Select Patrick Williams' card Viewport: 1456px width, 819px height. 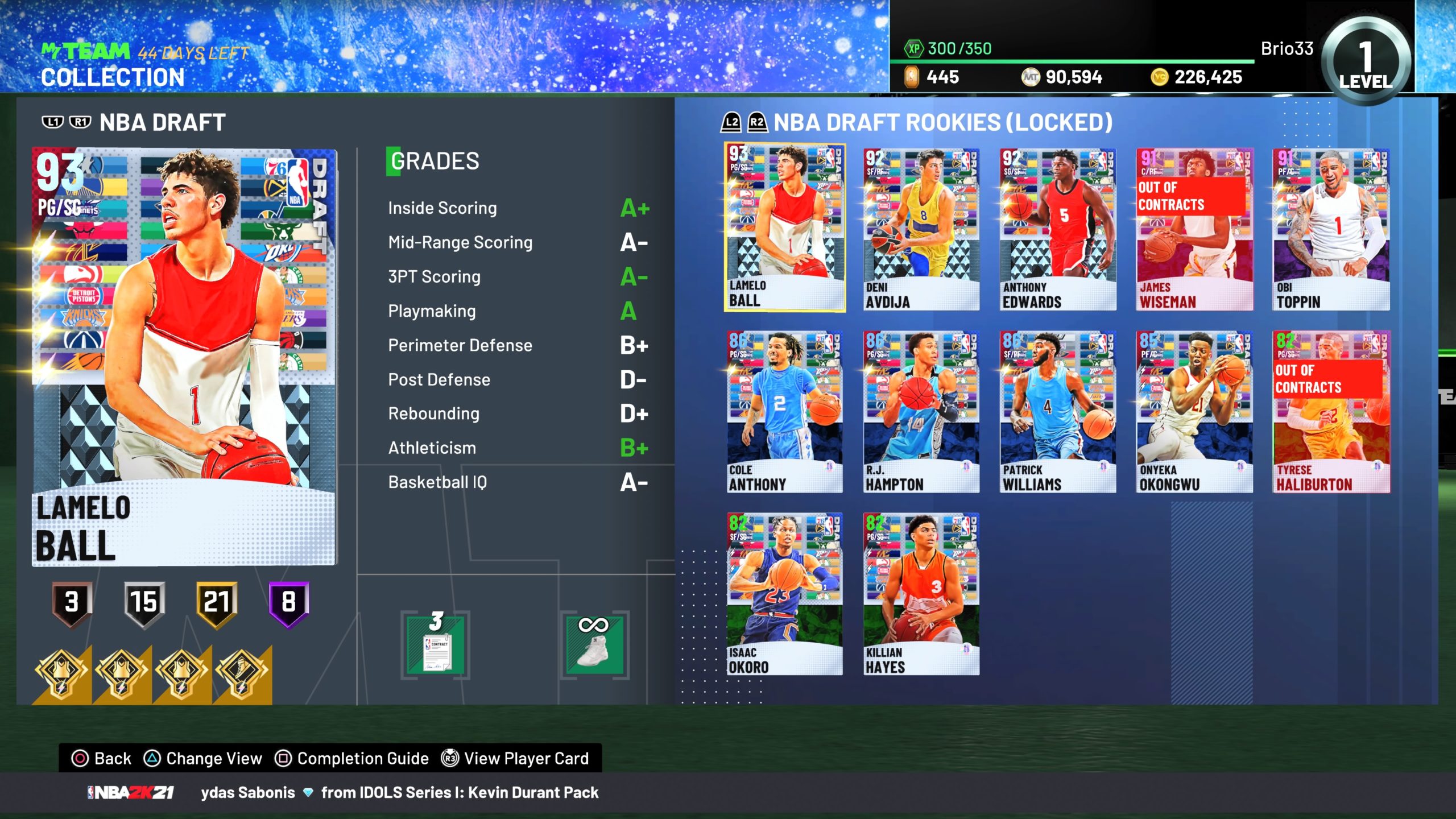pos(1058,412)
